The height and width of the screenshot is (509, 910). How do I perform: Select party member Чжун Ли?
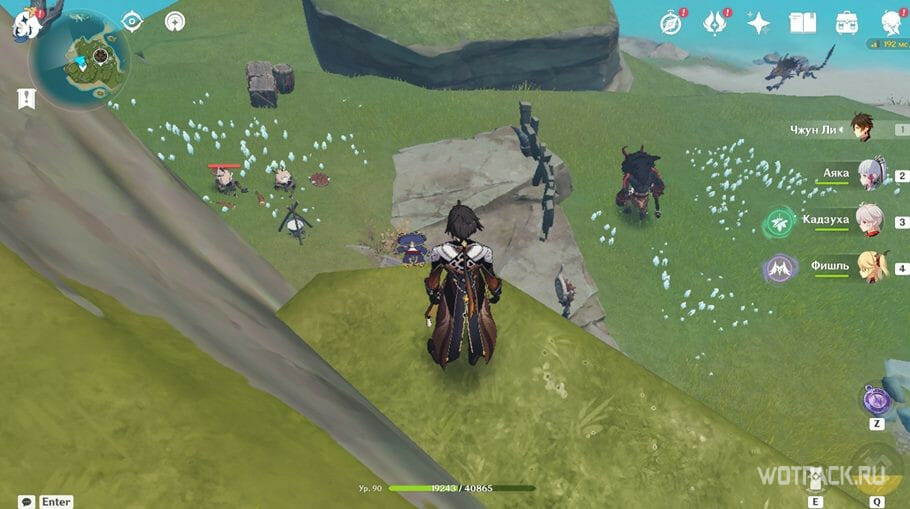coord(861,127)
